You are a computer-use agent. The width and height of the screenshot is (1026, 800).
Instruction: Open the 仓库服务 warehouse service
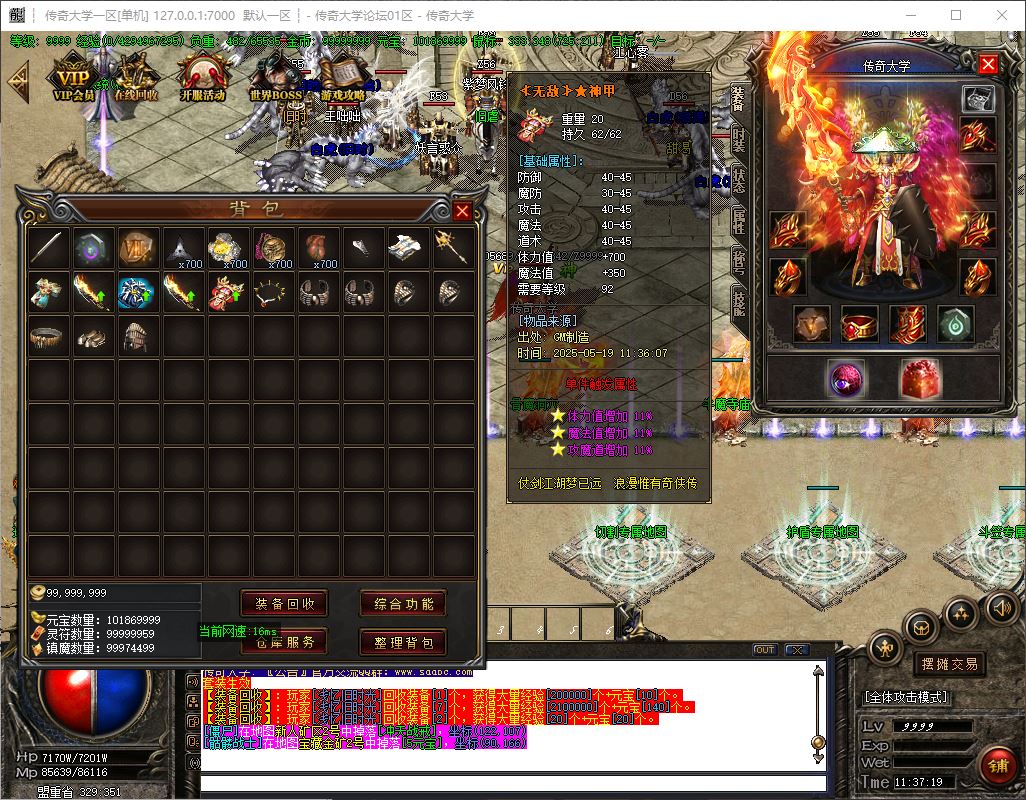(x=285, y=642)
